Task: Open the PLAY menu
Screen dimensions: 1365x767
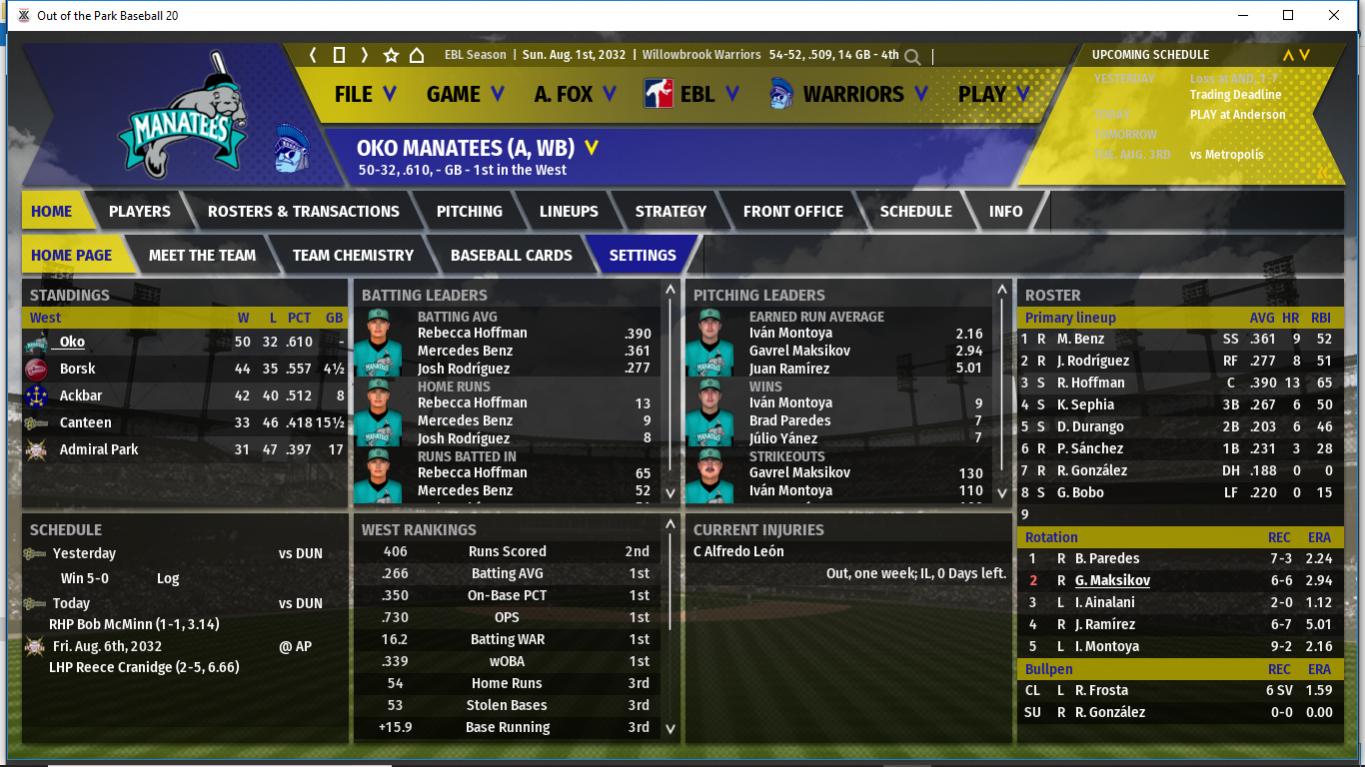Action: click(993, 94)
